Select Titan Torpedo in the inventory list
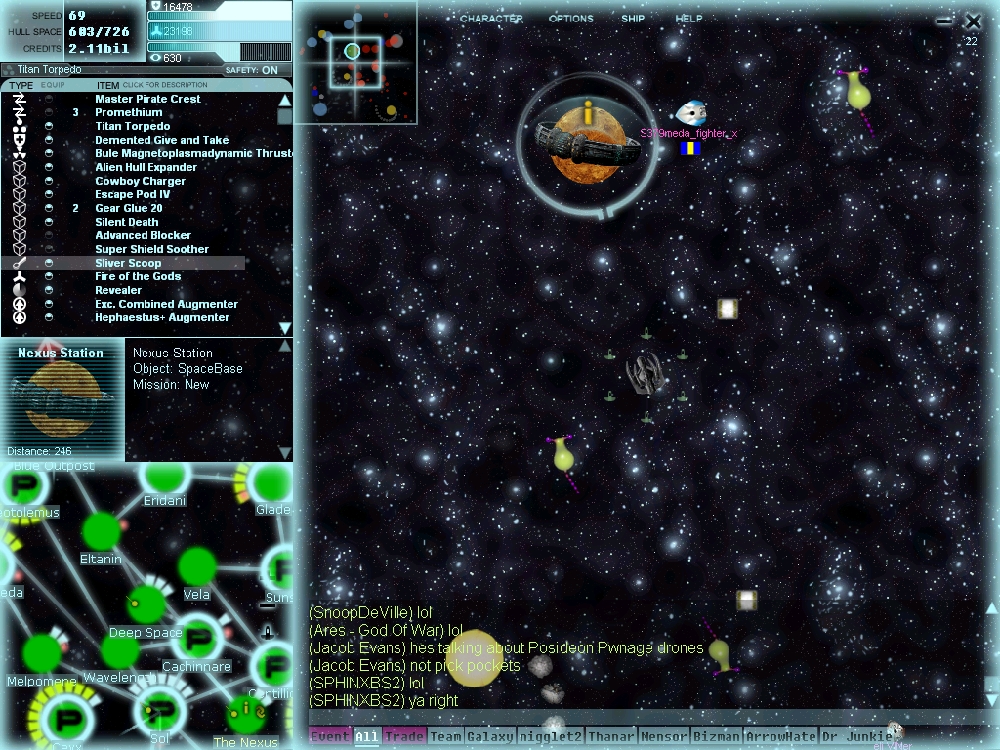This screenshot has width=1000, height=750. coord(132,127)
